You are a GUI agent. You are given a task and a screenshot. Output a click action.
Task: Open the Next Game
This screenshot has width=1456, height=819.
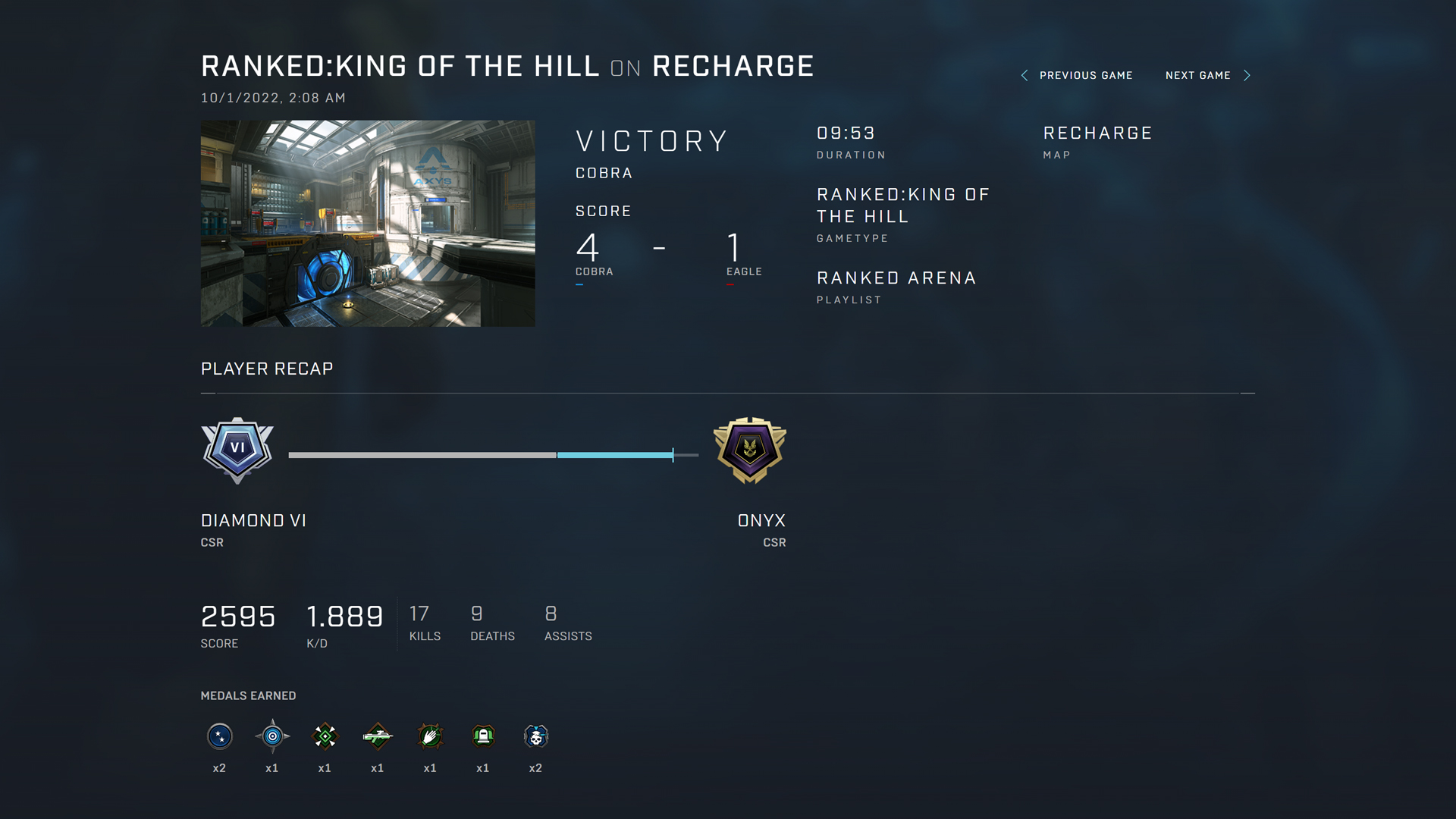(x=1207, y=75)
